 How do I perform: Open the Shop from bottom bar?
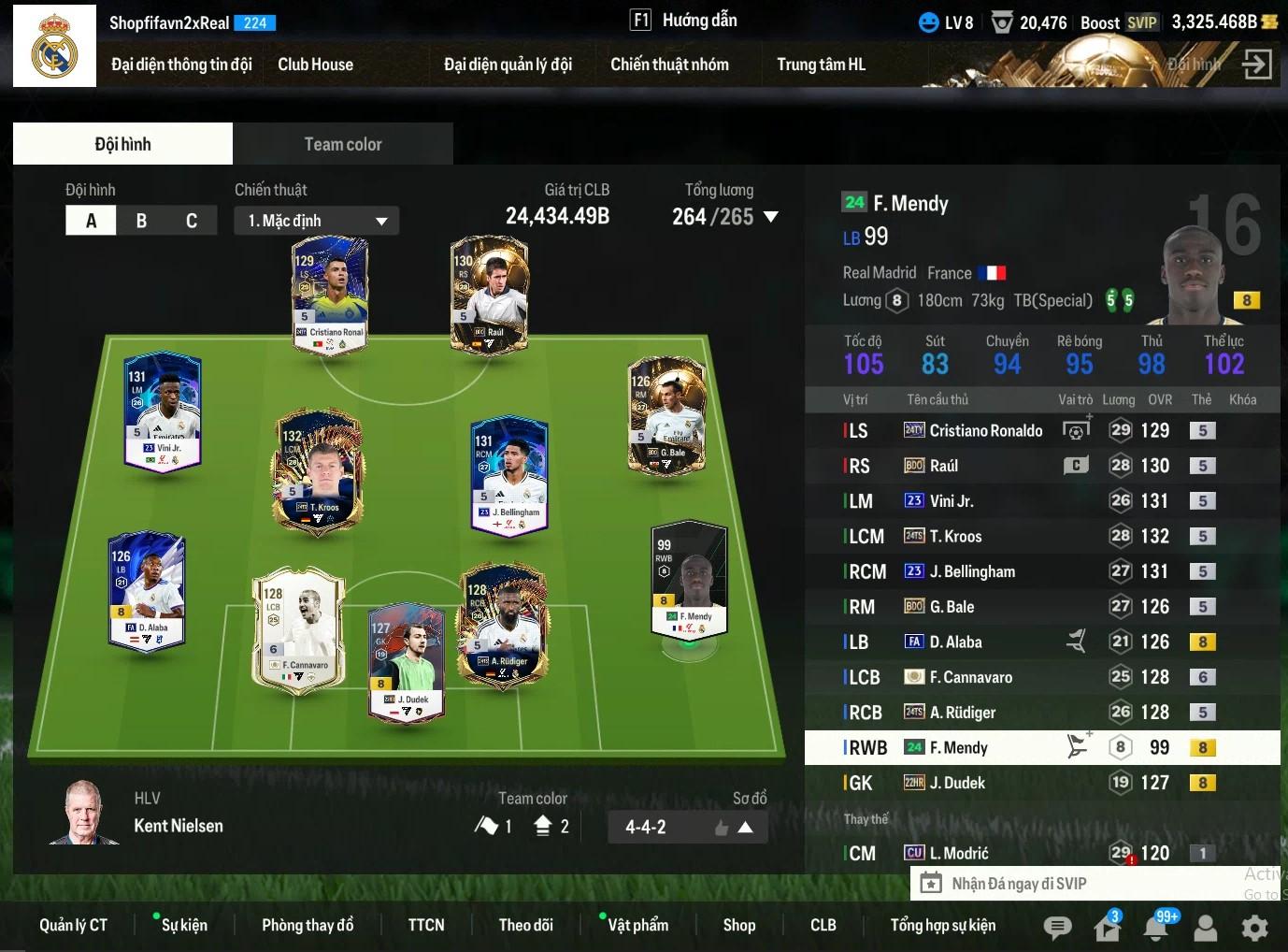coord(738,925)
